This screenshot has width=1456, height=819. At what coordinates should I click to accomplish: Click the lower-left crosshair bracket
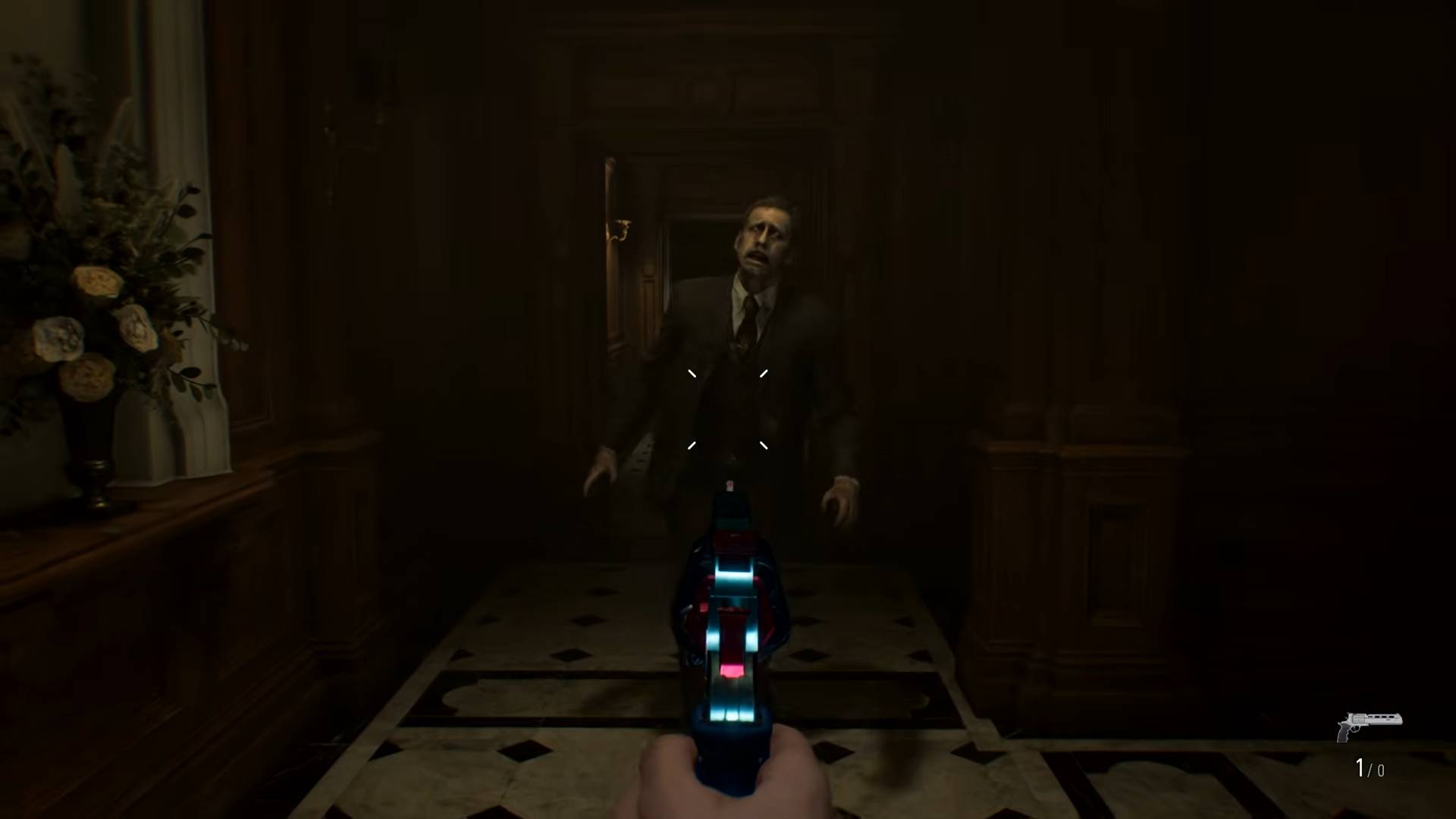691,445
